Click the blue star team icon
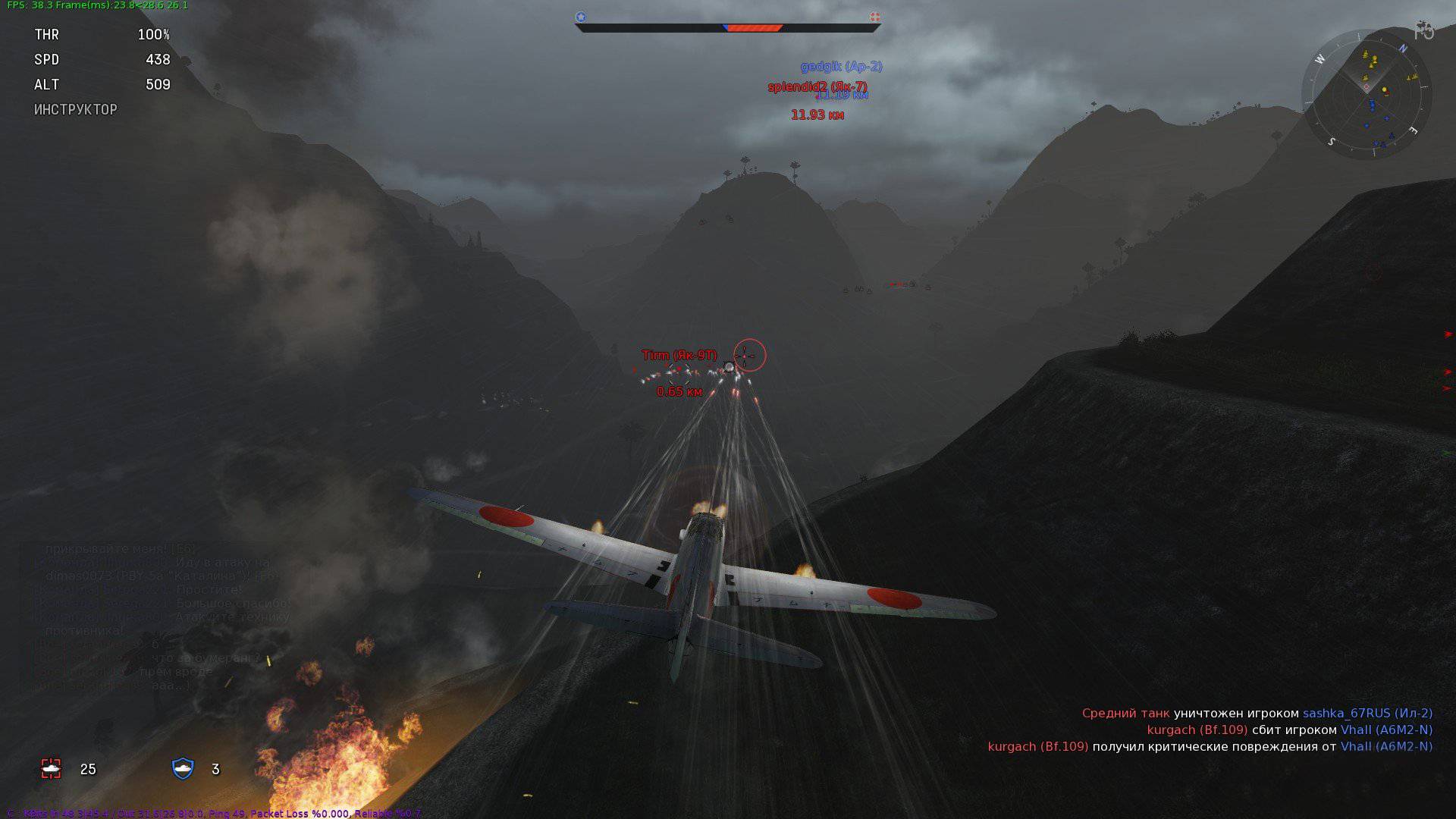 pyautogui.click(x=581, y=17)
